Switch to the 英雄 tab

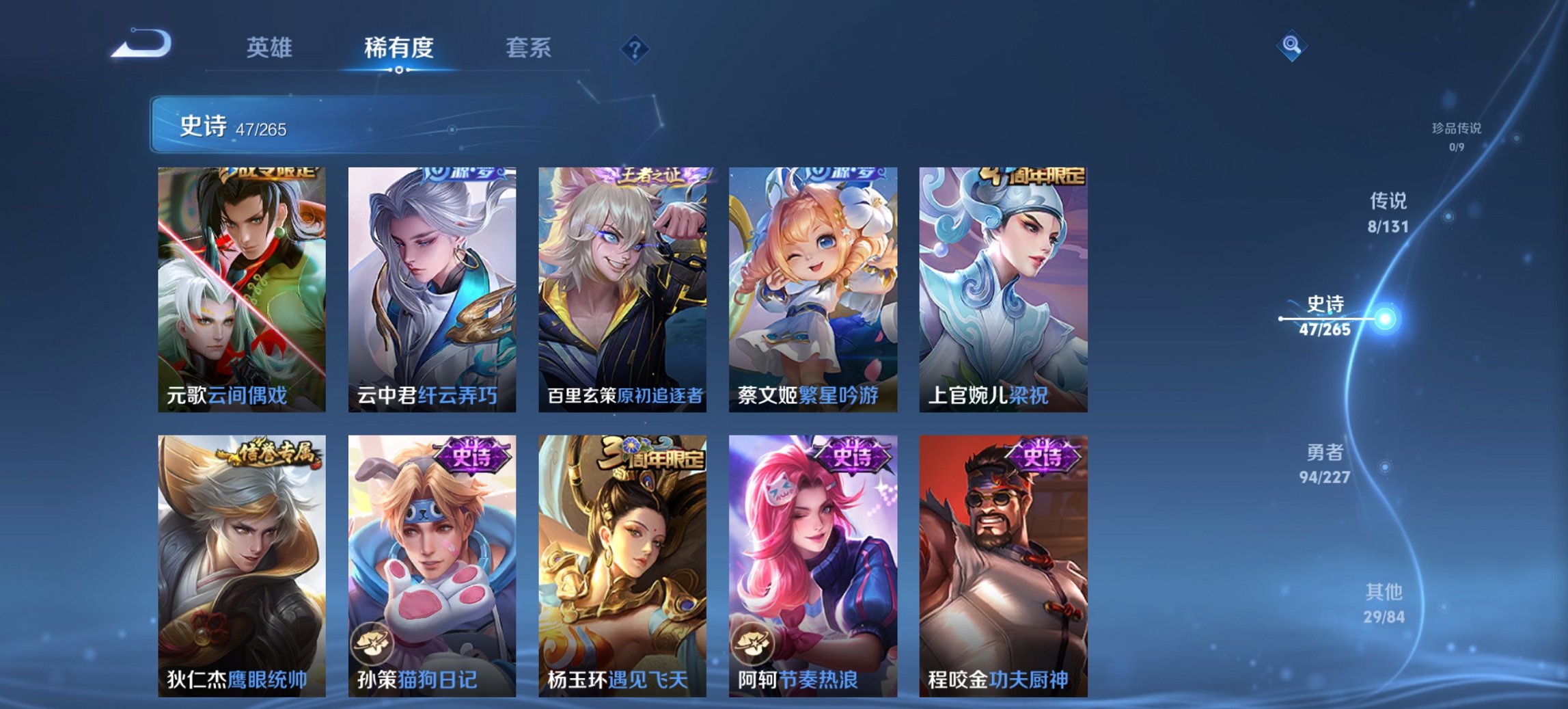pos(271,48)
